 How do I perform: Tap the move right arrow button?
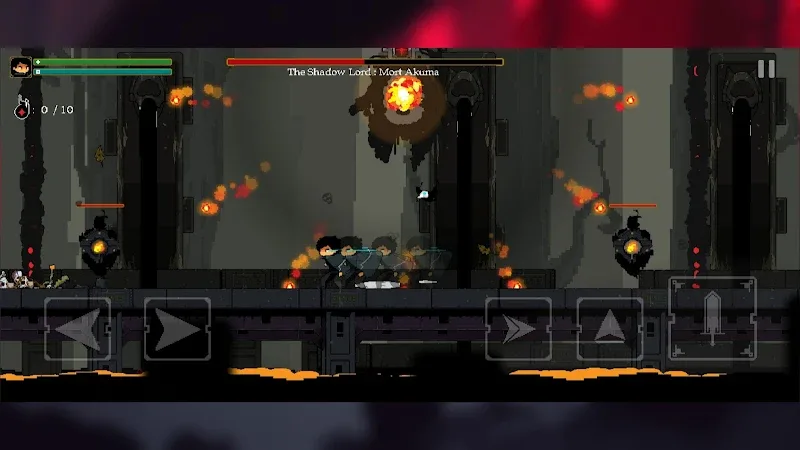[177, 329]
